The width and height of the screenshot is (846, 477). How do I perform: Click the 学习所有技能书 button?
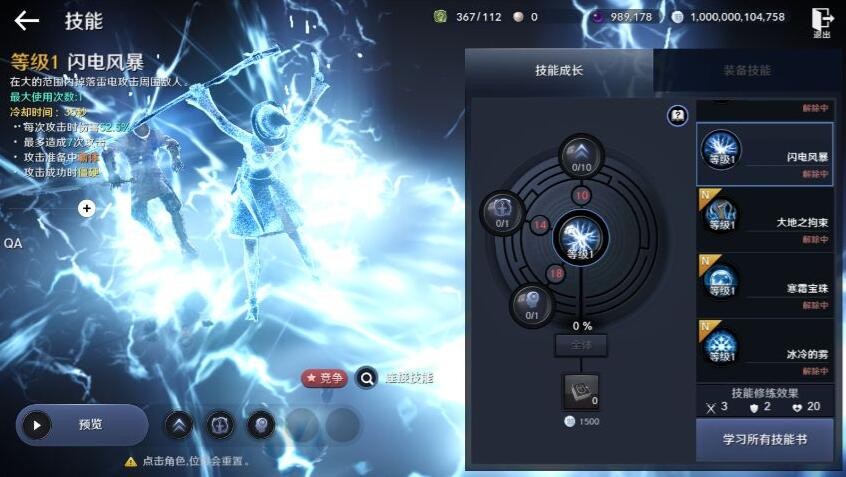(765, 439)
